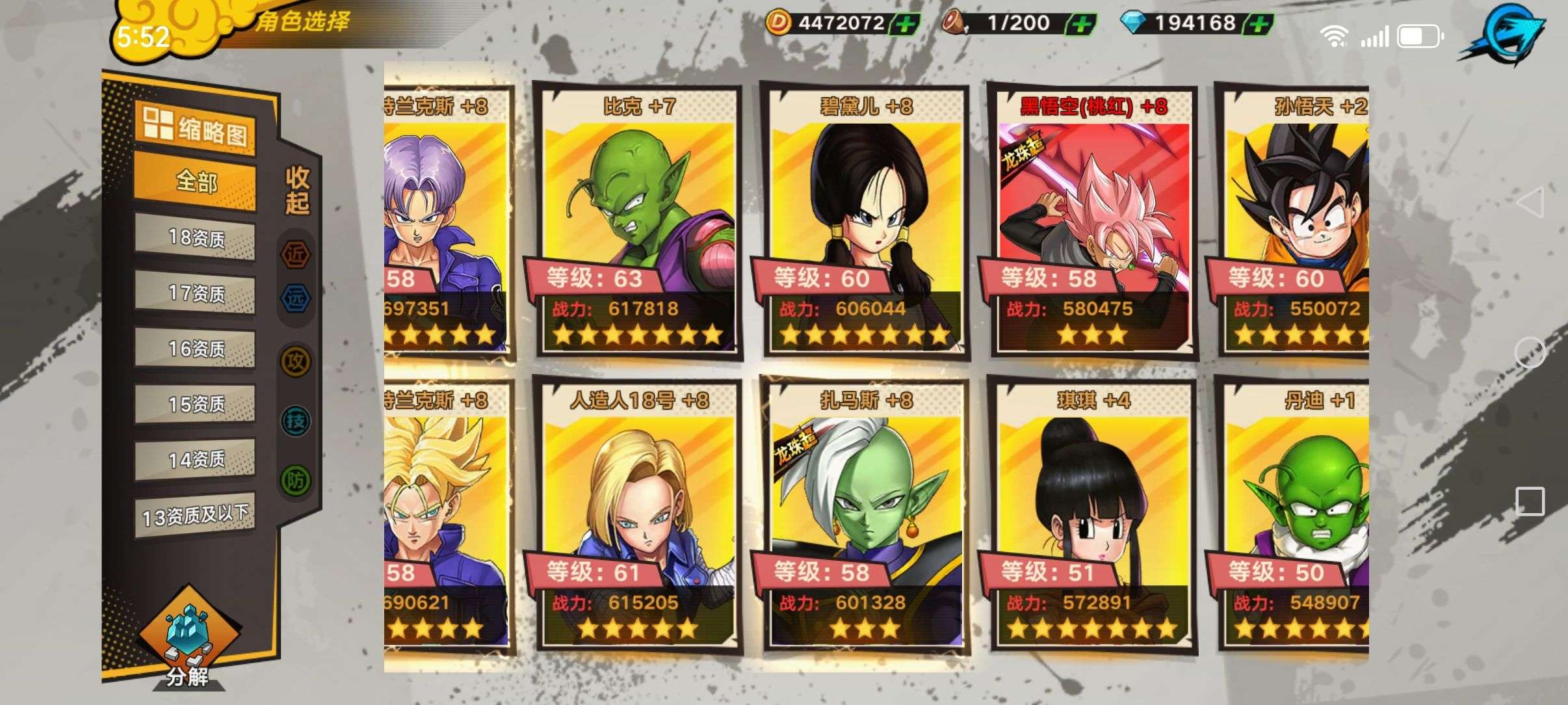Add more gold coins with plus button

point(904,25)
